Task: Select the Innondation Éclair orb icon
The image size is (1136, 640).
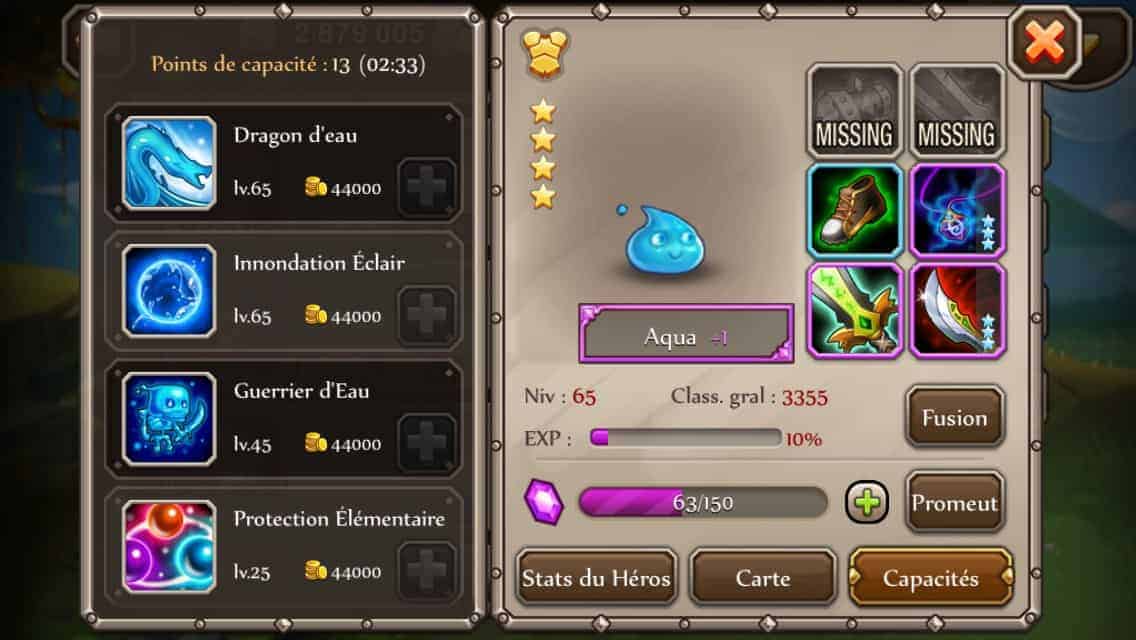Action: [x=169, y=291]
